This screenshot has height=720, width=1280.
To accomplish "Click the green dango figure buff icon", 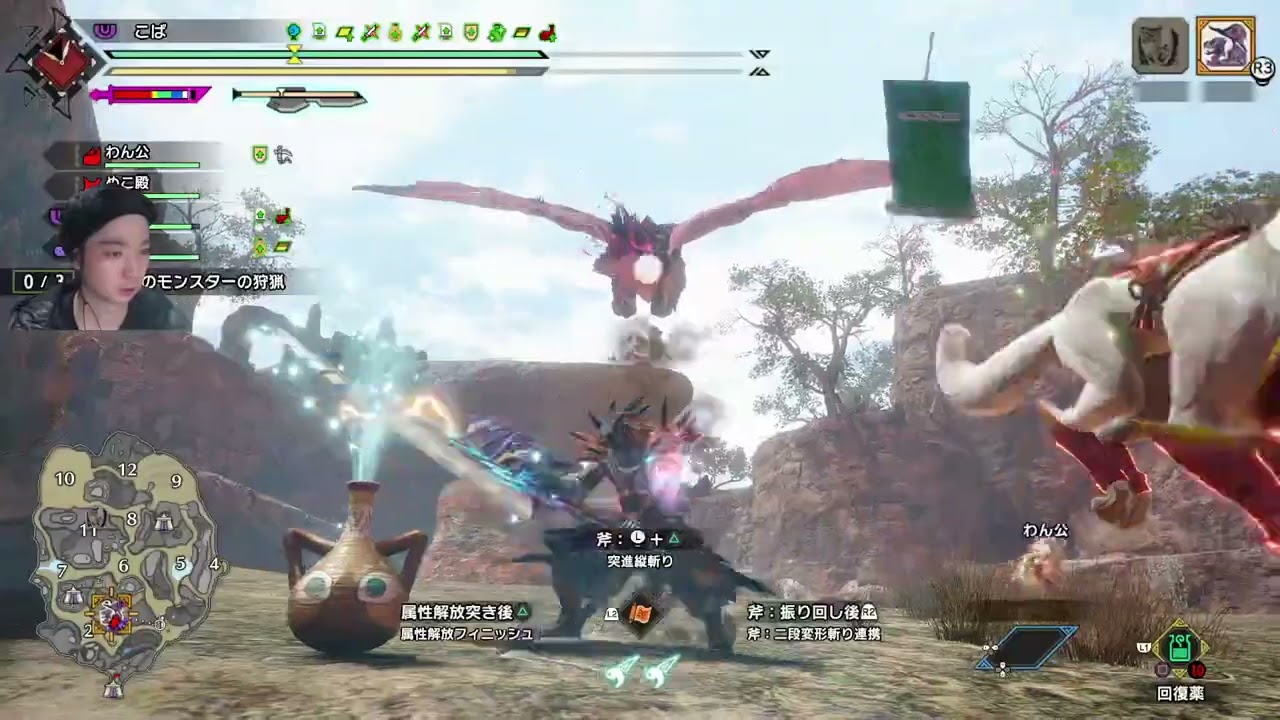I will (497, 33).
